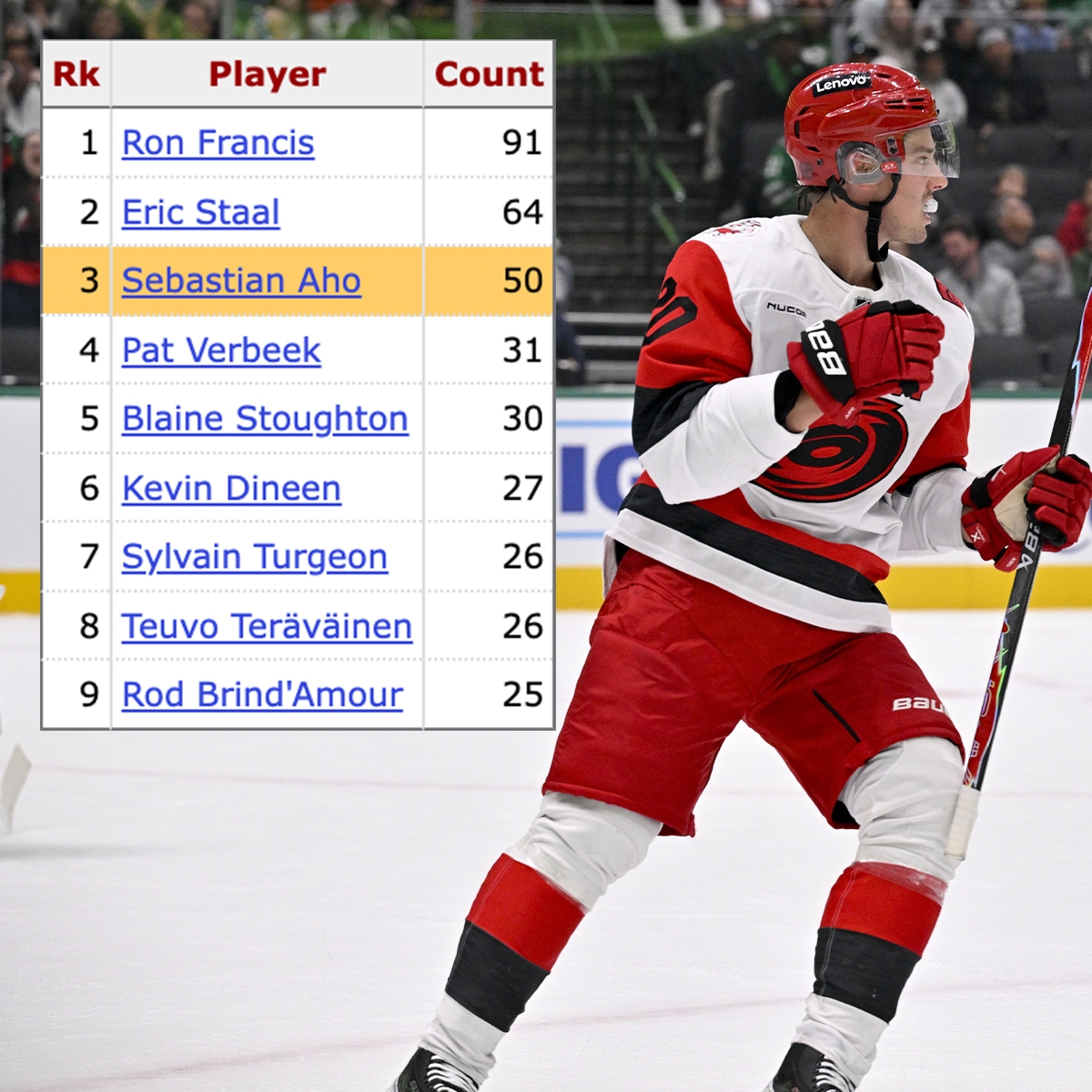The width and height of the screenshot is (1092, 1092).
Task: Click the Rod Brind'Amour link
Action: pos(262,695)
